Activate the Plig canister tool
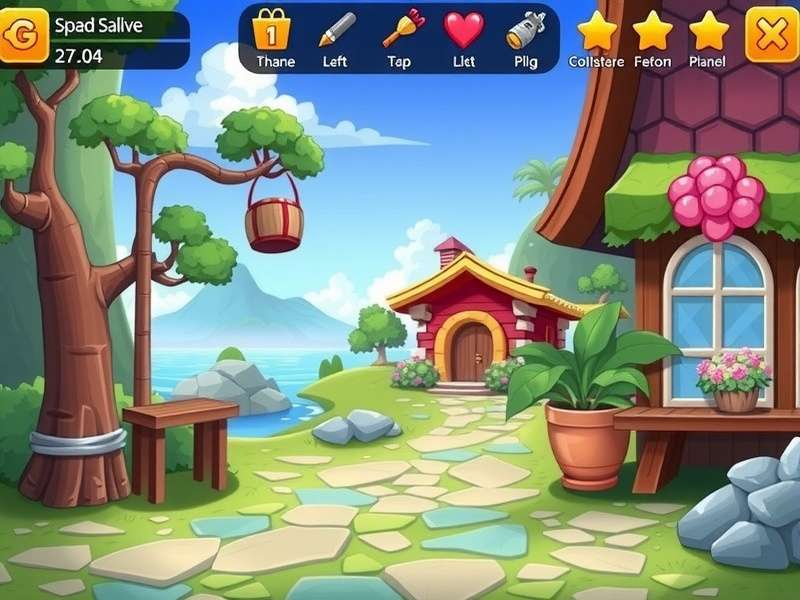800x600 pixels. pos(526,32)
